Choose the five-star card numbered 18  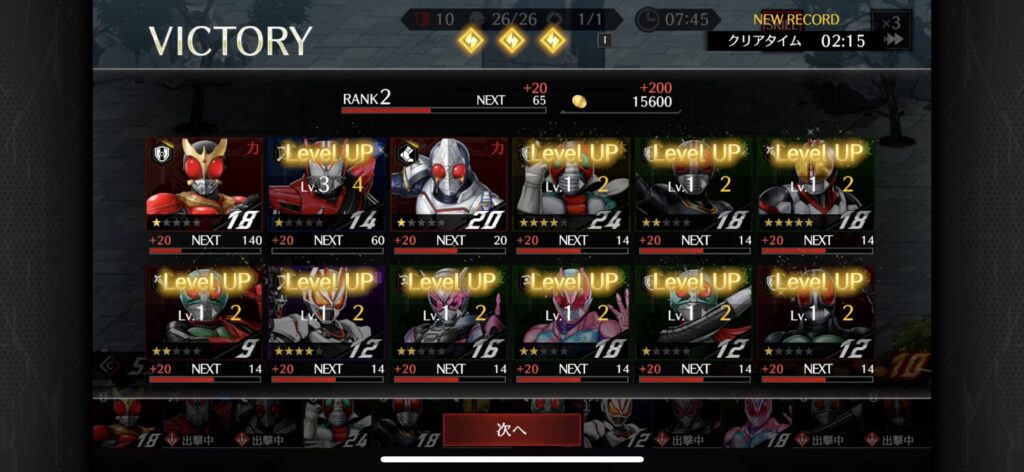(816, 185)
